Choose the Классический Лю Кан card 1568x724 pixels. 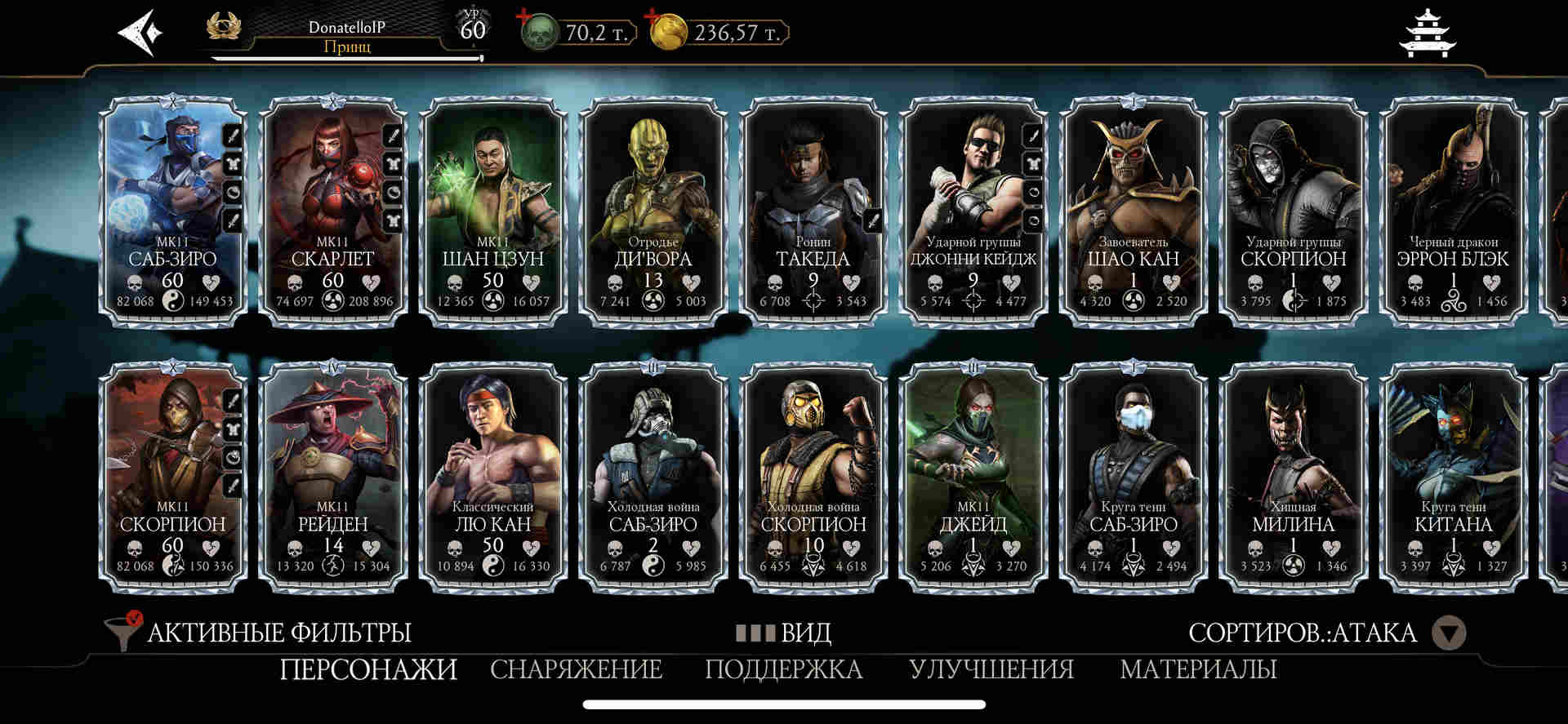coord(493,477)
